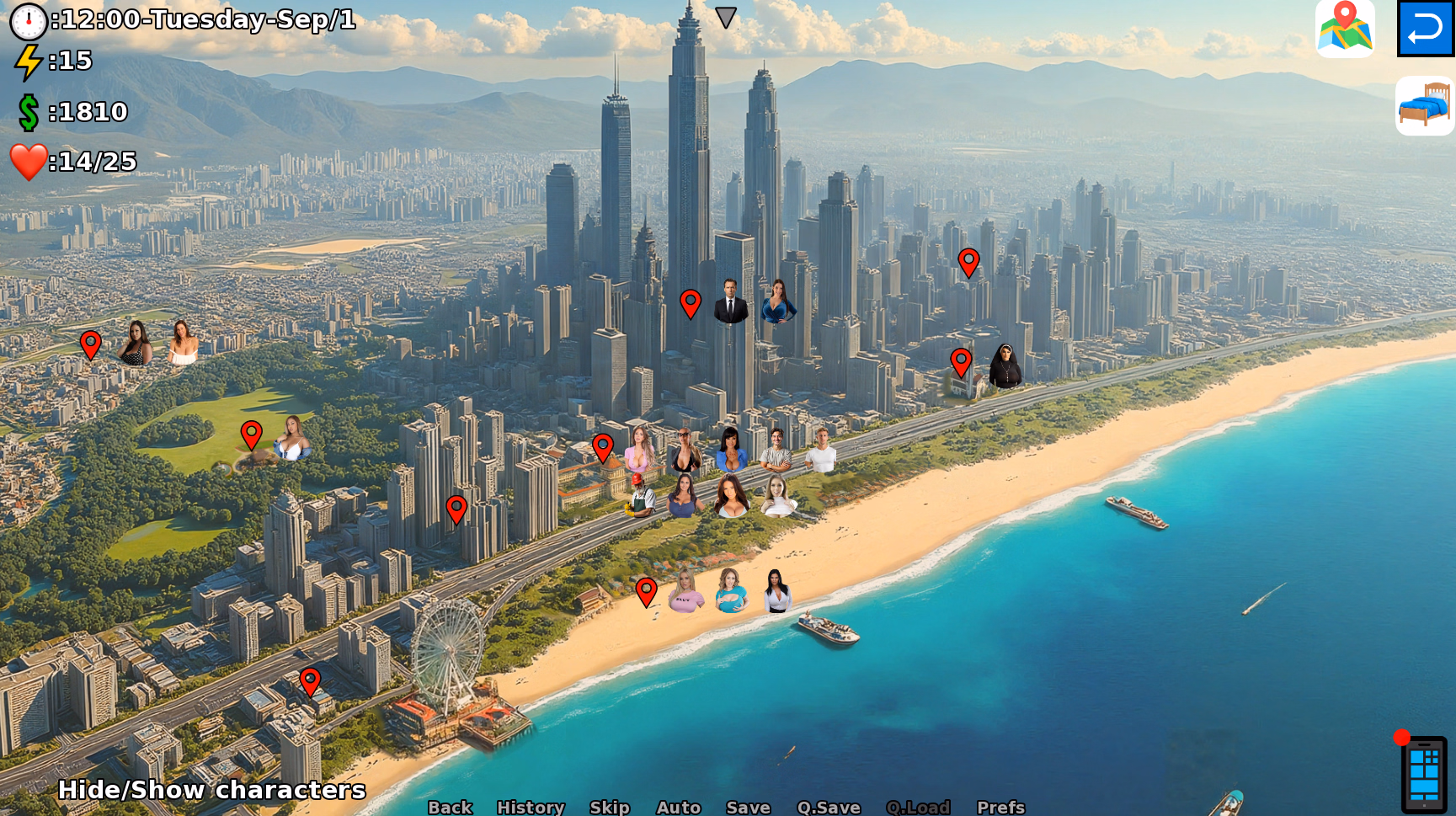This screenshot has height=816, width=1456.
Task: Click the dollar money icon
Action: coord(28,111)
